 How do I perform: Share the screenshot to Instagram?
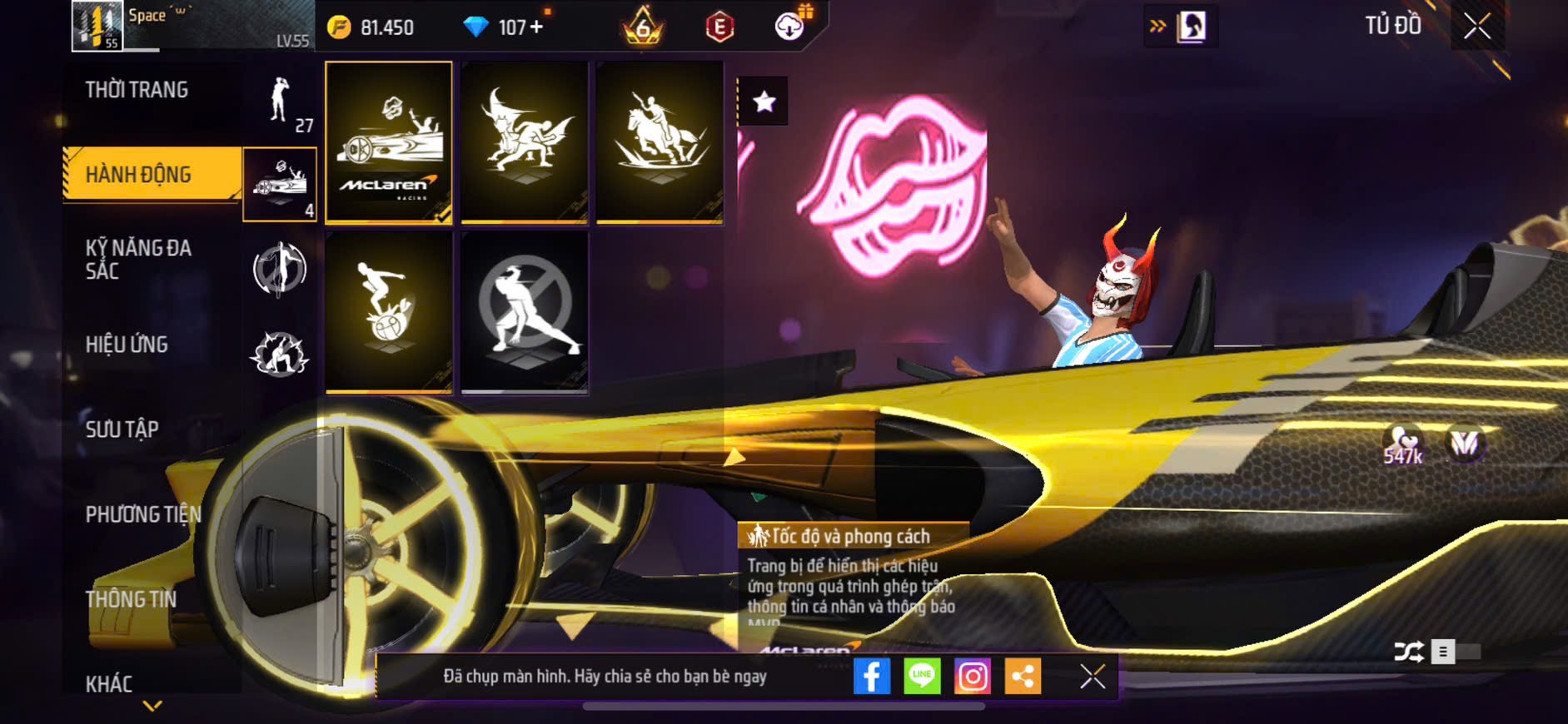pyautogui.click(x=973, y=676)
